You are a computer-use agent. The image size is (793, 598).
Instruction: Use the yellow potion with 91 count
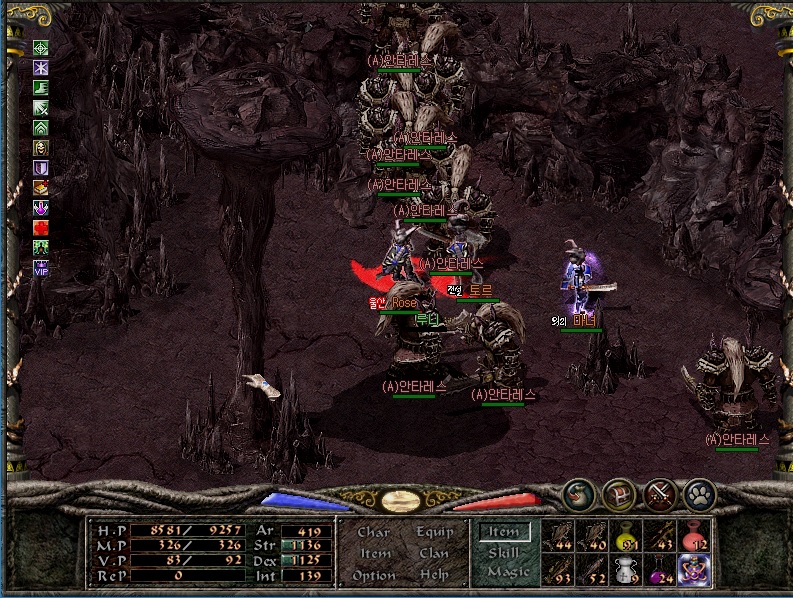pyautogui.click(x=625, y=536)
